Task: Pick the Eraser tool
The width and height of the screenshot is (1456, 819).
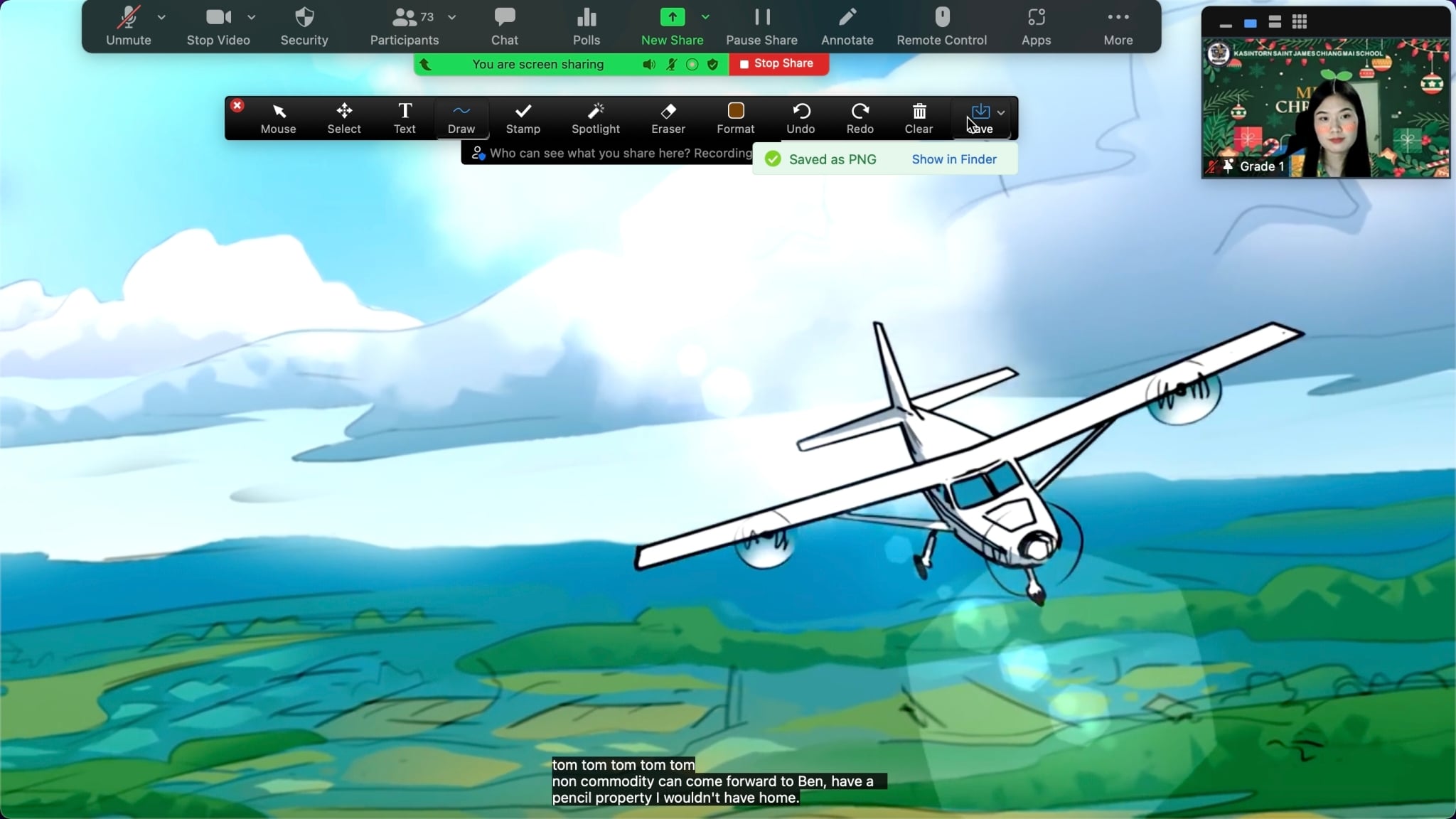Action: pos(668,118)
